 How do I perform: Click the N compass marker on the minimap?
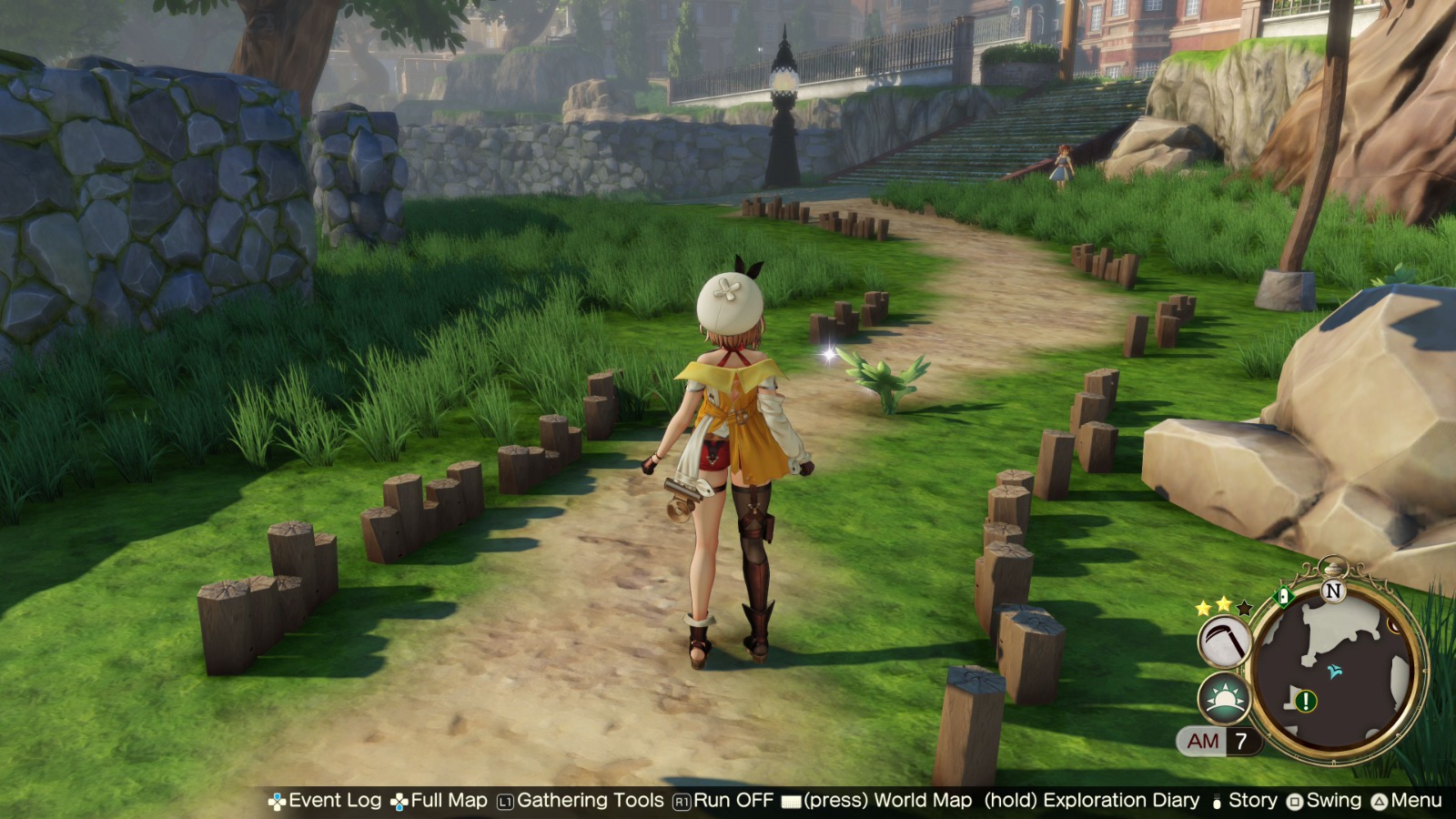click(x=1333, y=590)
